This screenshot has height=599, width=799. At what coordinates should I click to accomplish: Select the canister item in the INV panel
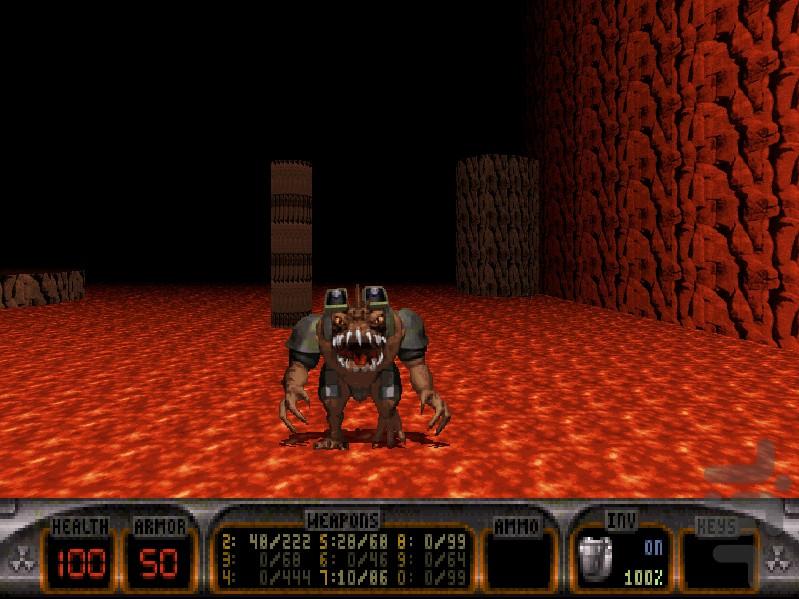coord(597,556)
